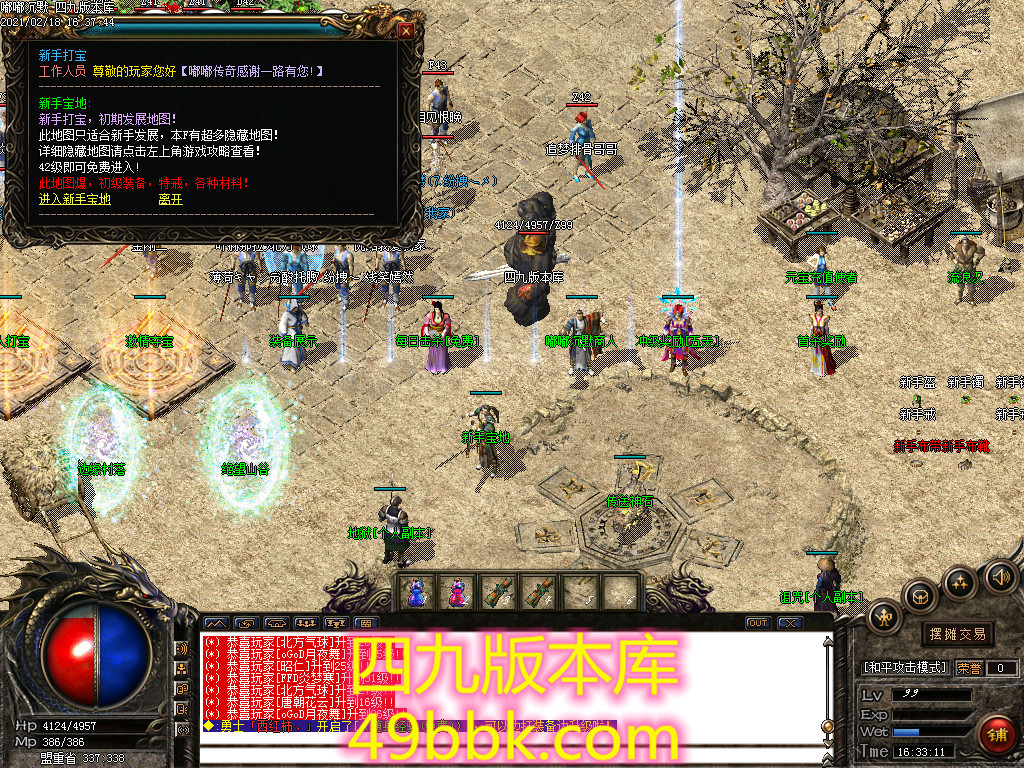Click the OUT button above the chat
Image resolution: width=1024 pixels, height=768 pixels.
(x=758, y=623)
